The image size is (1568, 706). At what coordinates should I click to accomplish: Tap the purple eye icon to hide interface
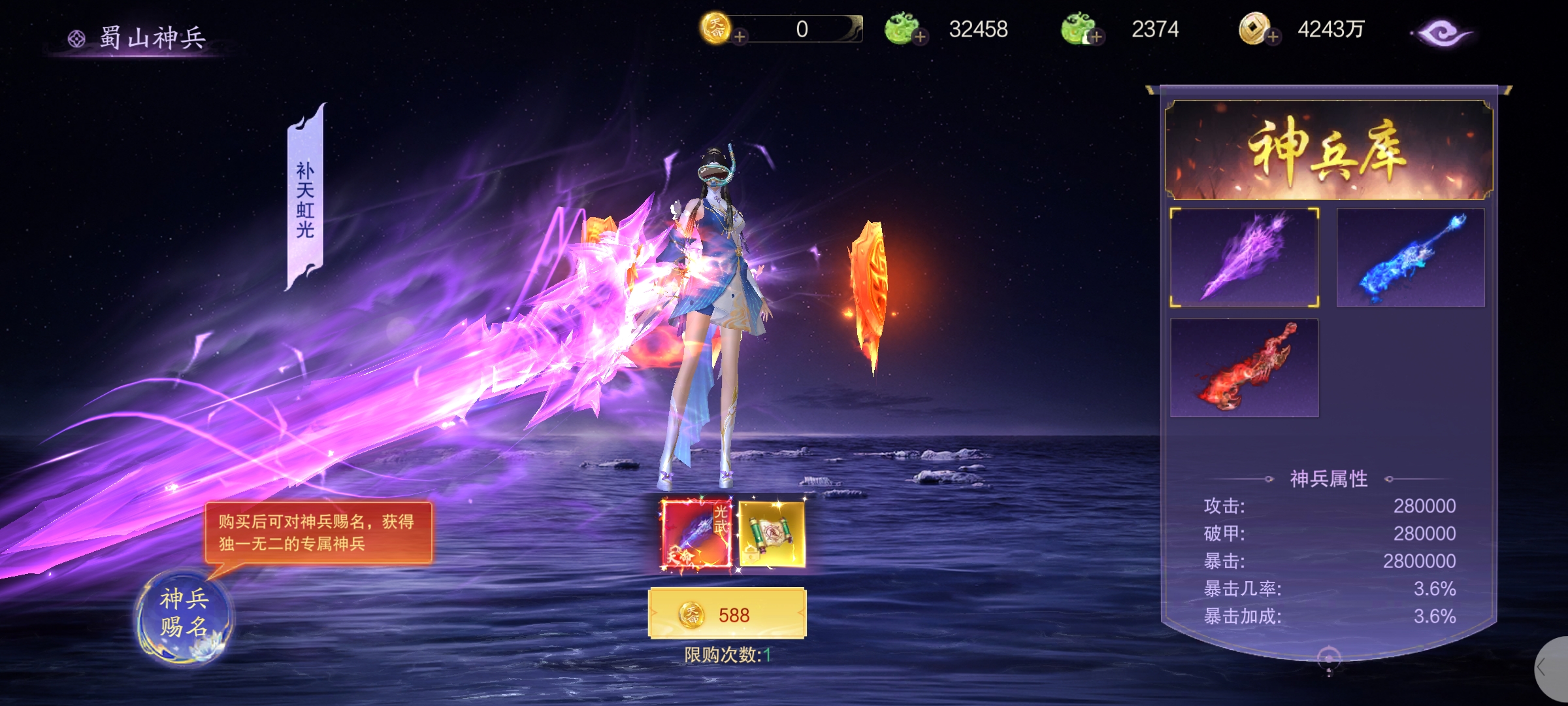click(x=1441, y=33)
